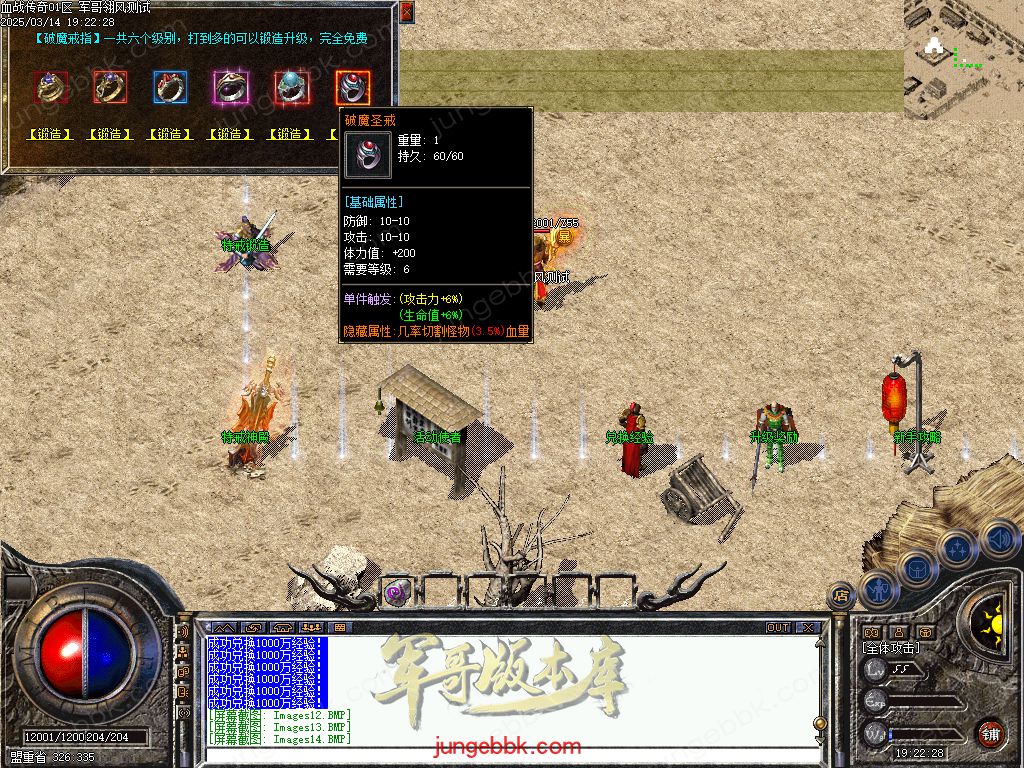Select the teal orb ring icon
Image resolution: width=1024 pixels, height=768 pixels.
(291, 88)
